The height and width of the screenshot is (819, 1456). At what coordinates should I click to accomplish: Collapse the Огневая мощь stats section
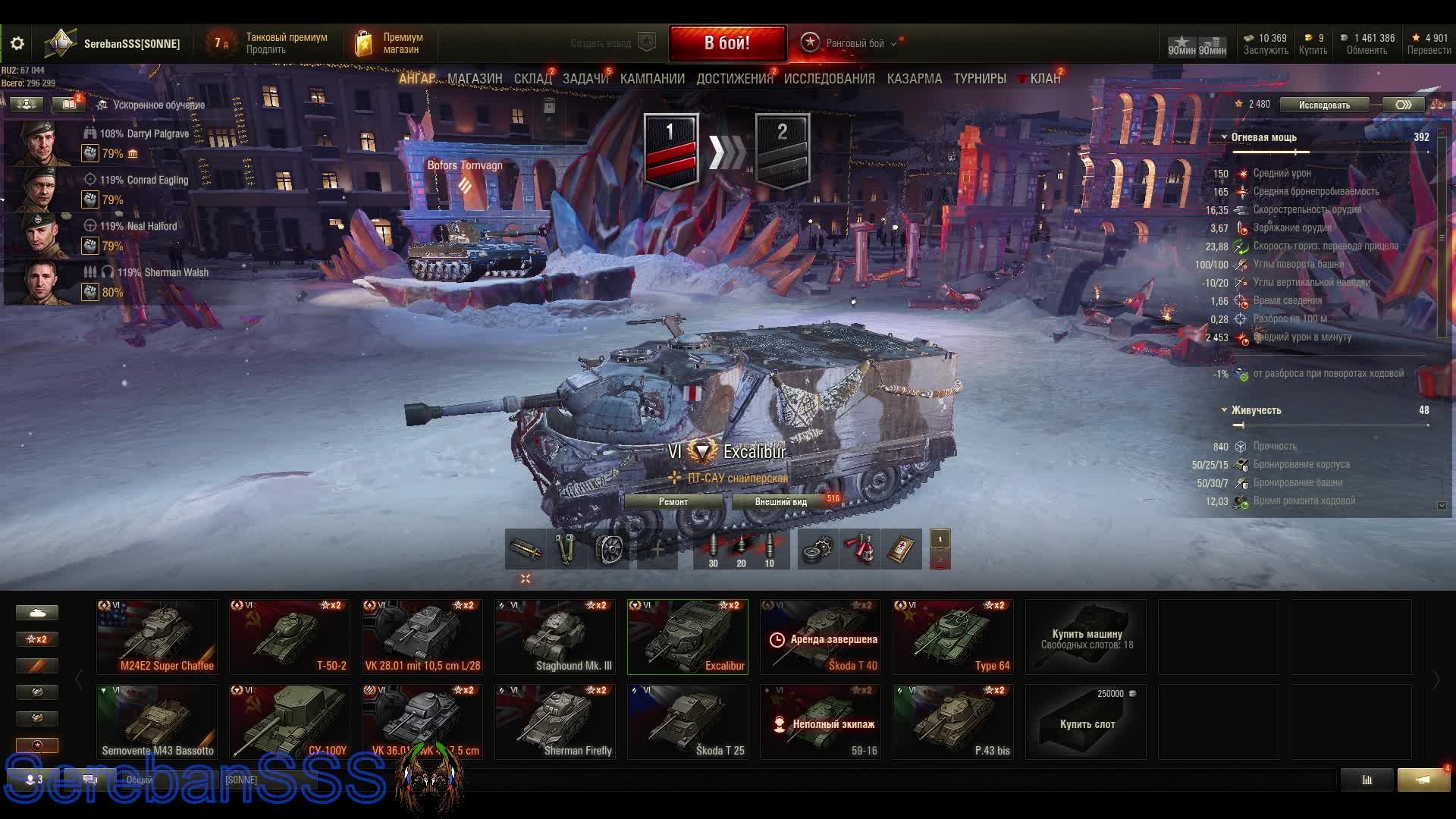click(1224, 137)
